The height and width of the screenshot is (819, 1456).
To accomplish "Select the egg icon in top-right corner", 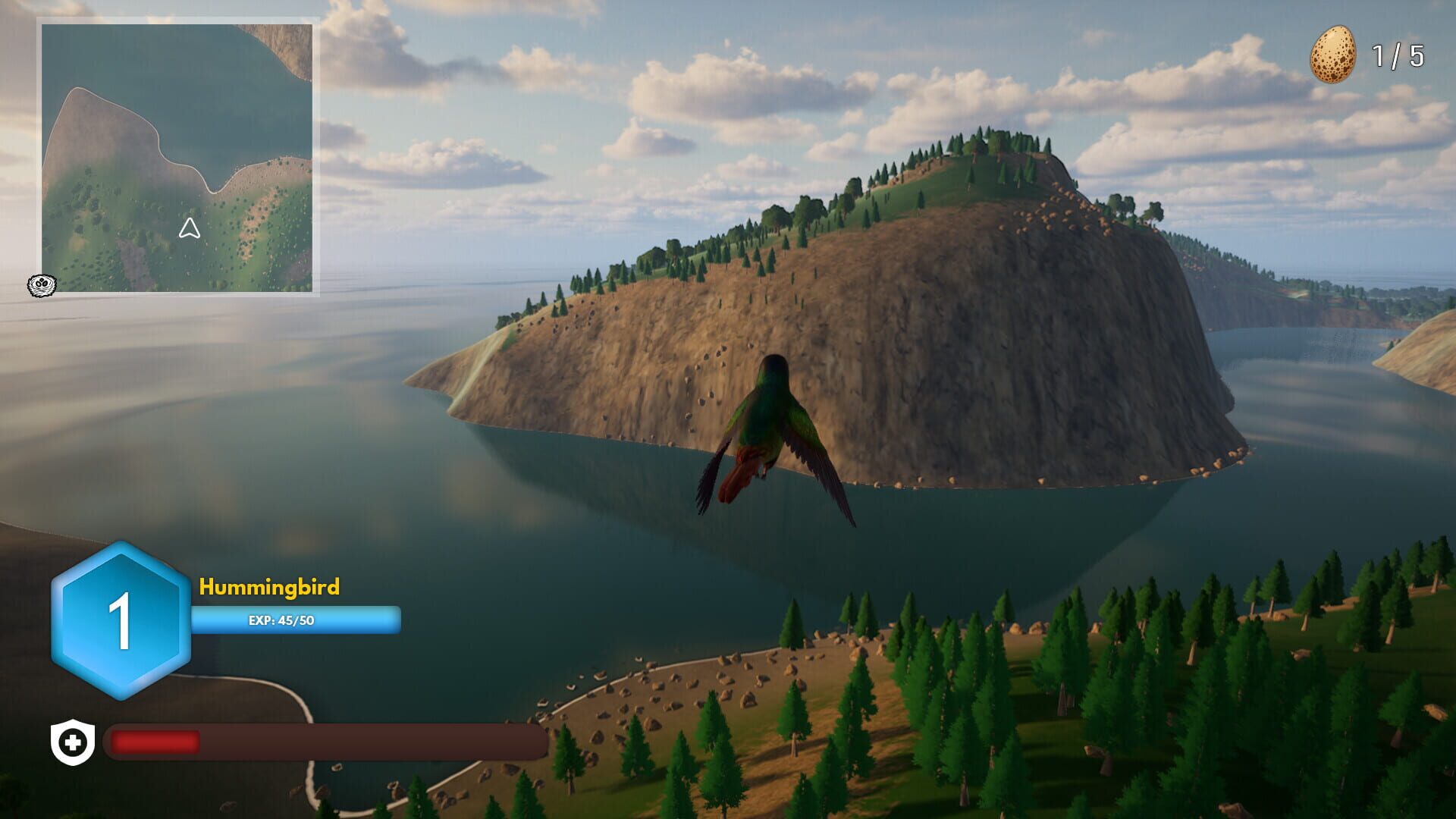I will pos(1335,53).
